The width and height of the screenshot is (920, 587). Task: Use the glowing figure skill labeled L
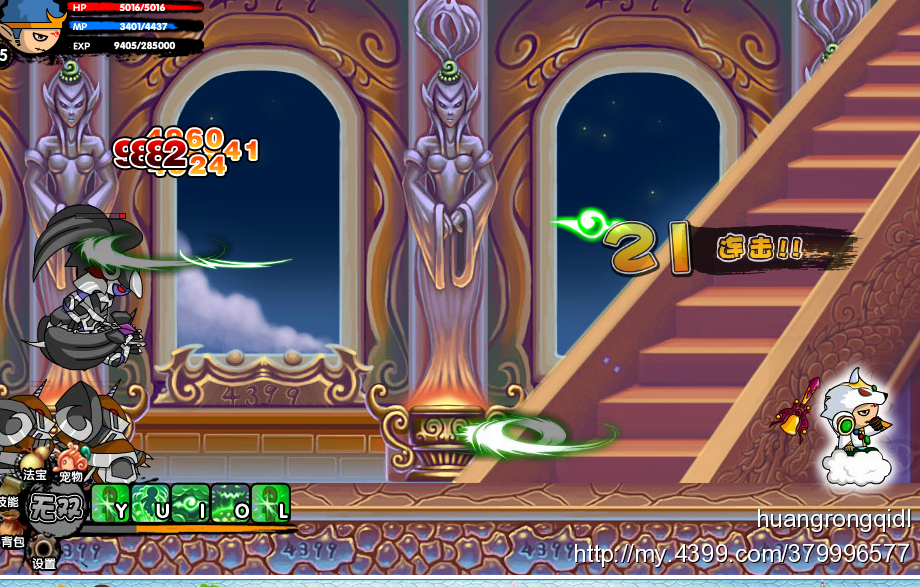pyautogui.click(x=270, y=503)
